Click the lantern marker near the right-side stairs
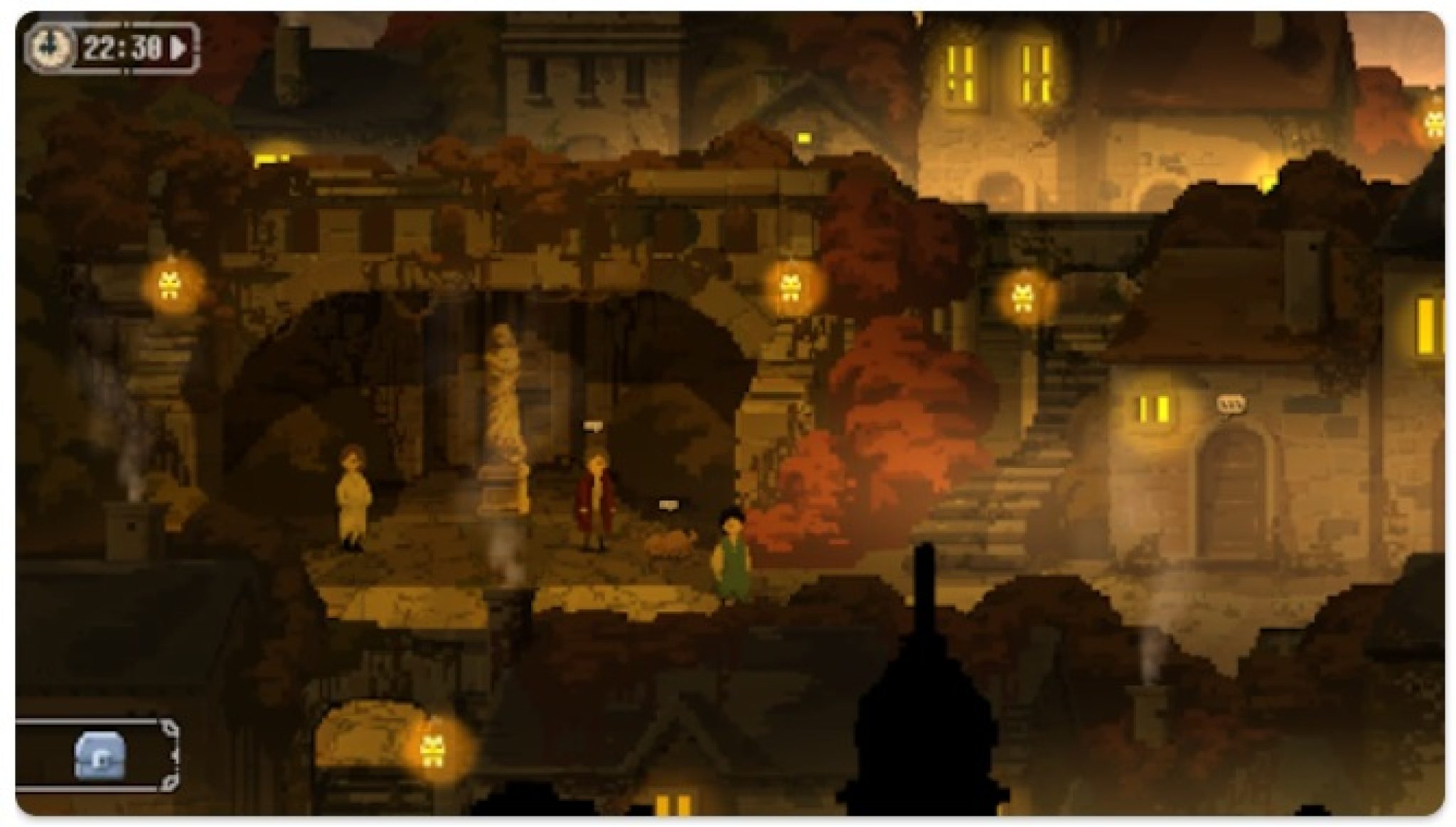 click(x=1022, y=295)
